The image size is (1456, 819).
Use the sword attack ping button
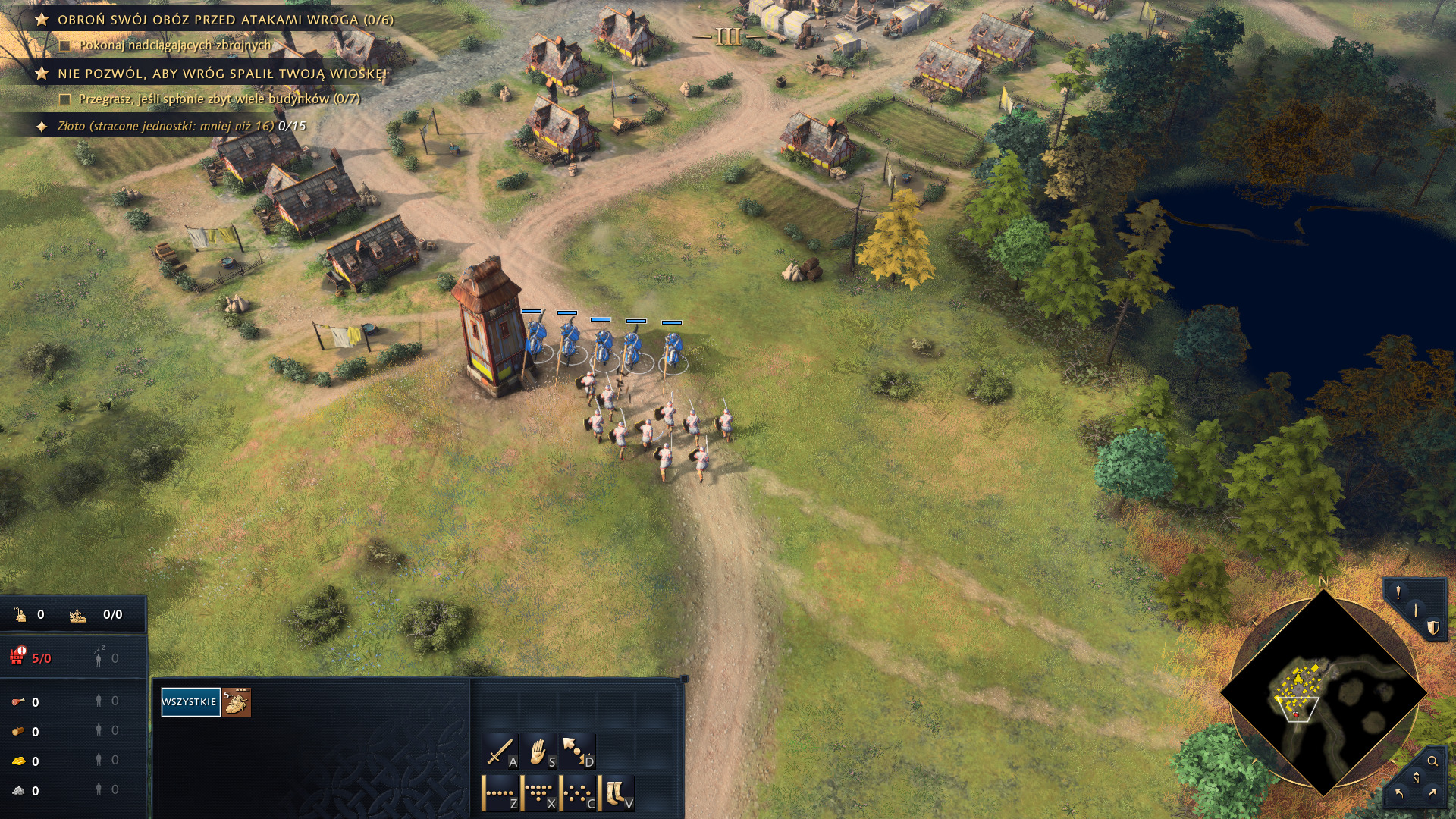pyautogui.click(x=1416, y=610)
